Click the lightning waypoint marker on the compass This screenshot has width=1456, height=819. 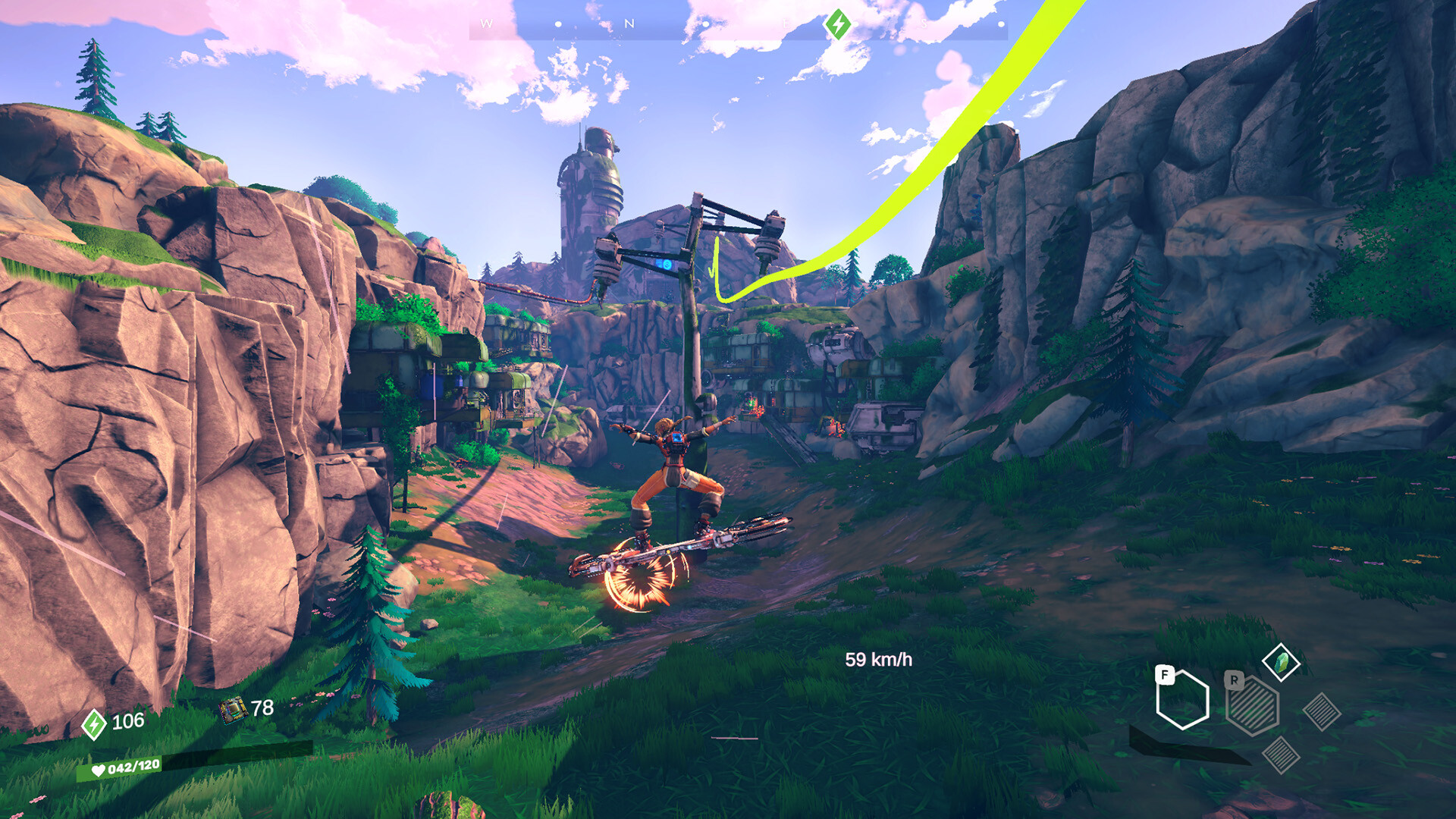pos(839,24)
